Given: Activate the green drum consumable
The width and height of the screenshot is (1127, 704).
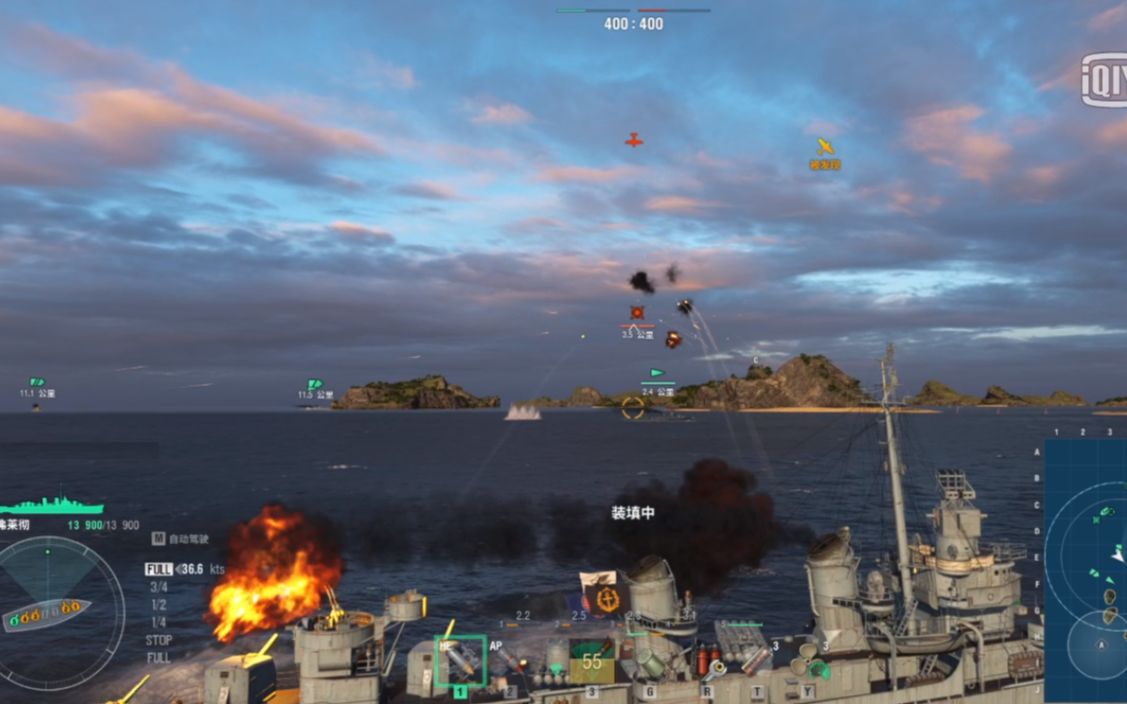Looking at the screenshot, I should pos(651,663).
